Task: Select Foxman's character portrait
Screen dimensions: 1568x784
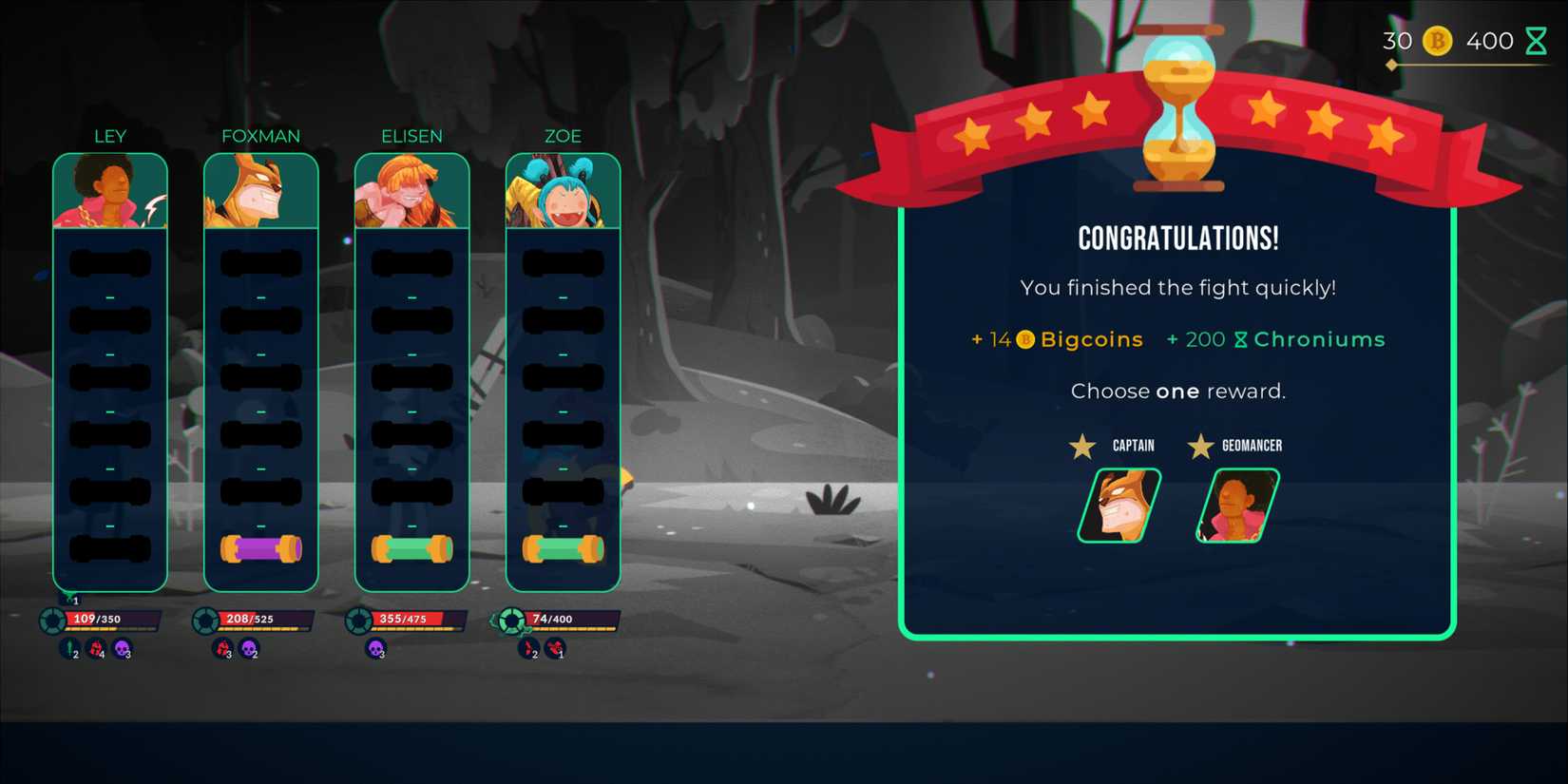Action: point(260,188)
